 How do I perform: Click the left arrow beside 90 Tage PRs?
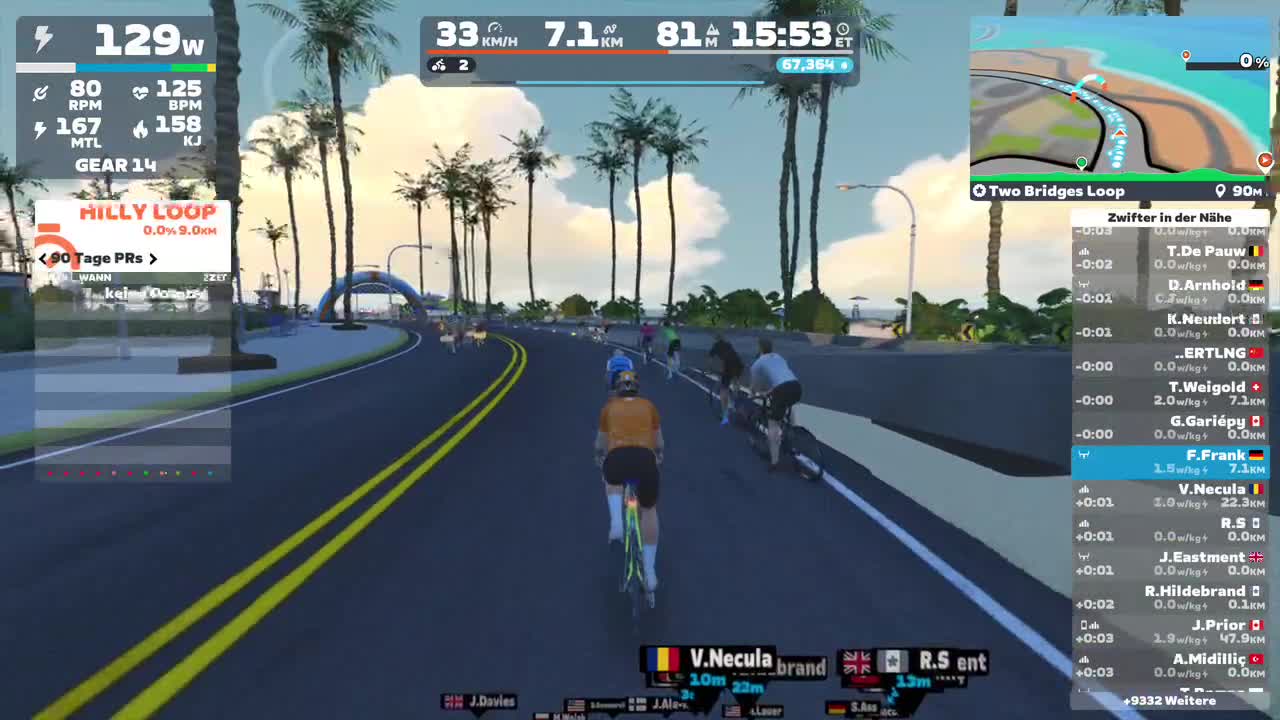pos(42,258)
